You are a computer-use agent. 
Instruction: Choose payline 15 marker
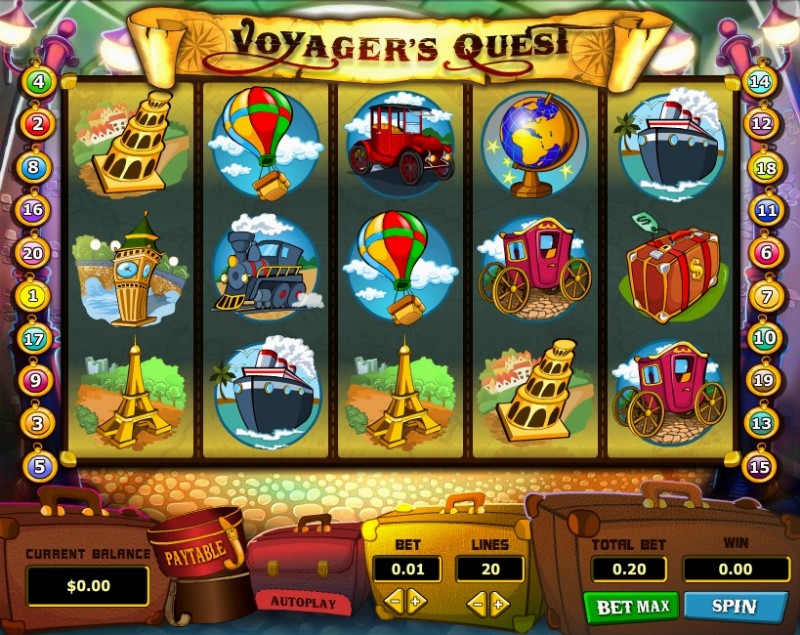pyautogui.click(x=761, y=466)
